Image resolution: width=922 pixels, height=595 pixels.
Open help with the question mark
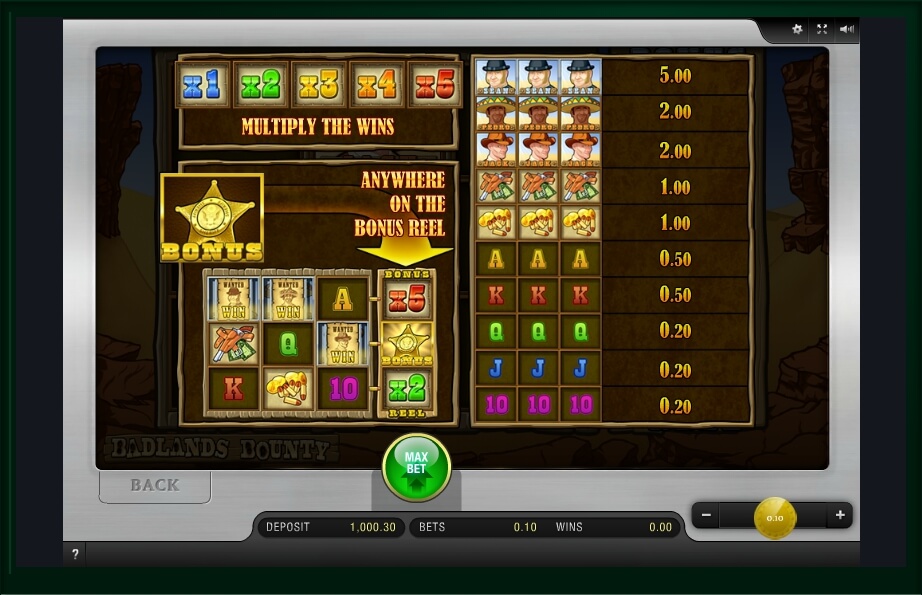(x=75, y=554)
